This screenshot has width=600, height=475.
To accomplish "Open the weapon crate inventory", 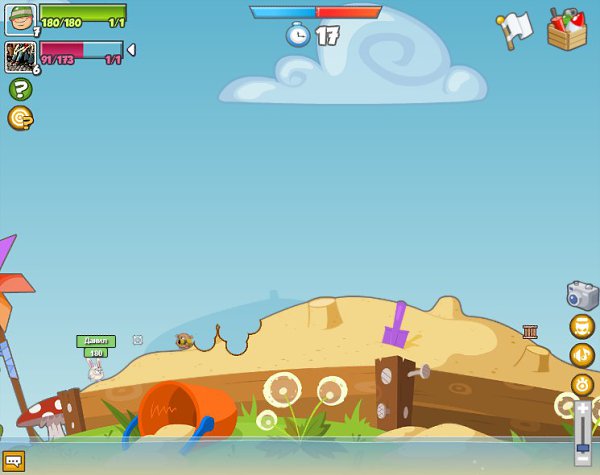I will [566, 29].
